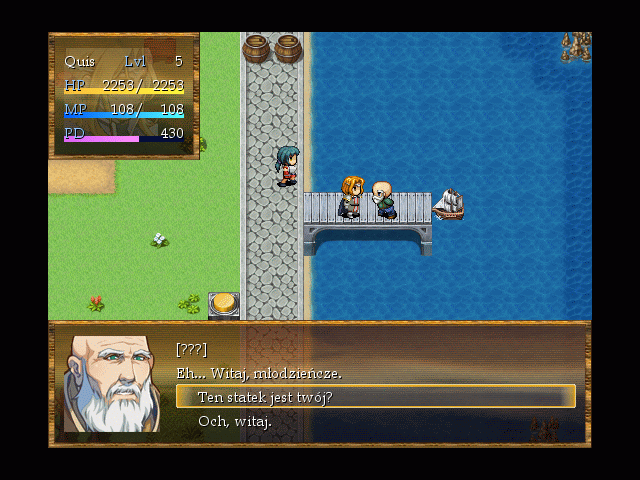Select the "Och, witaj." dialogue option
The width and height of the screenshot is (640, 480).
coord(235,421)
